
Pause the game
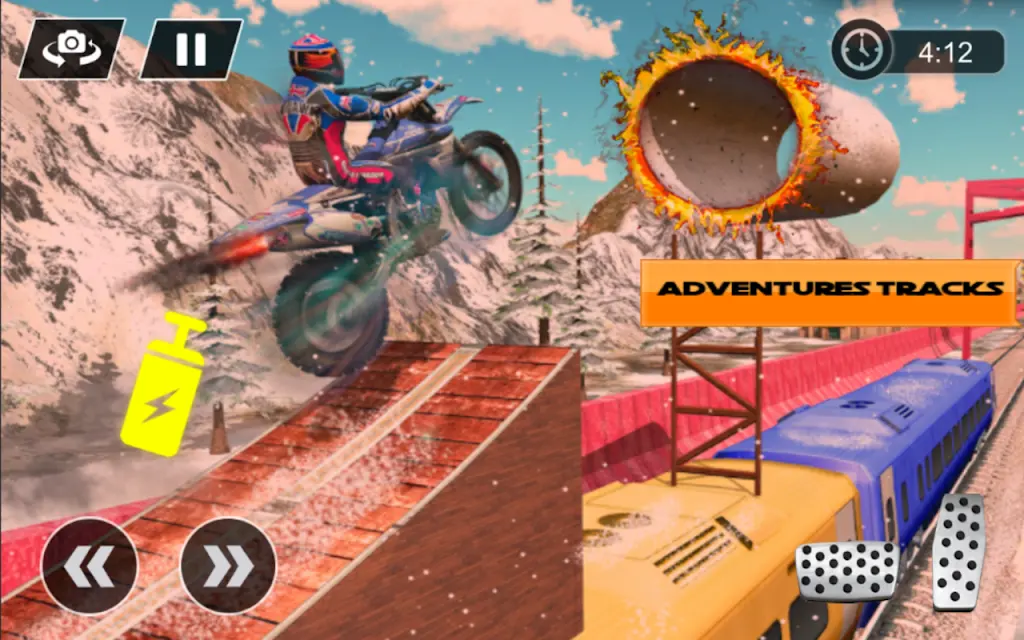[x=190, y=48]
